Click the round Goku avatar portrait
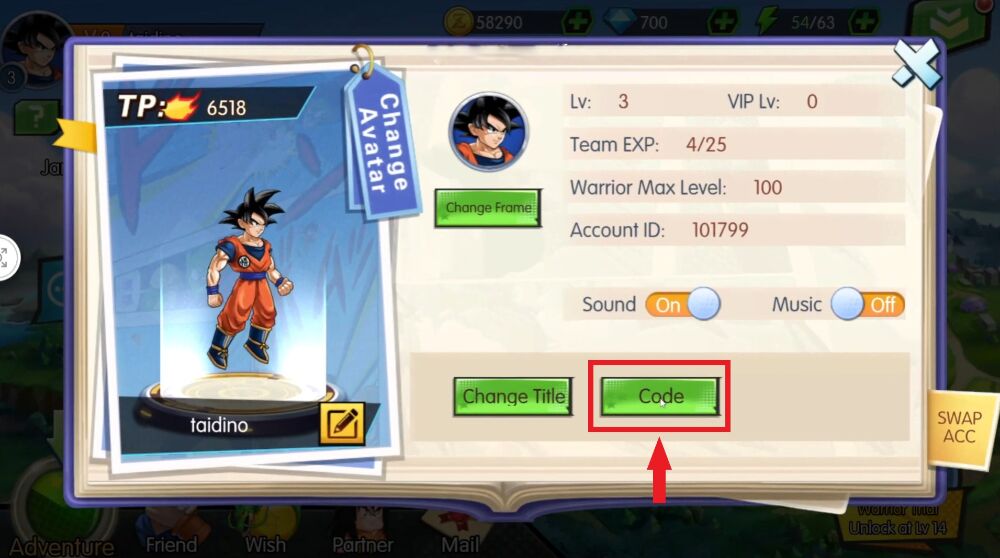The width and height of the screenshot is (1000, 558). [489, 131]
